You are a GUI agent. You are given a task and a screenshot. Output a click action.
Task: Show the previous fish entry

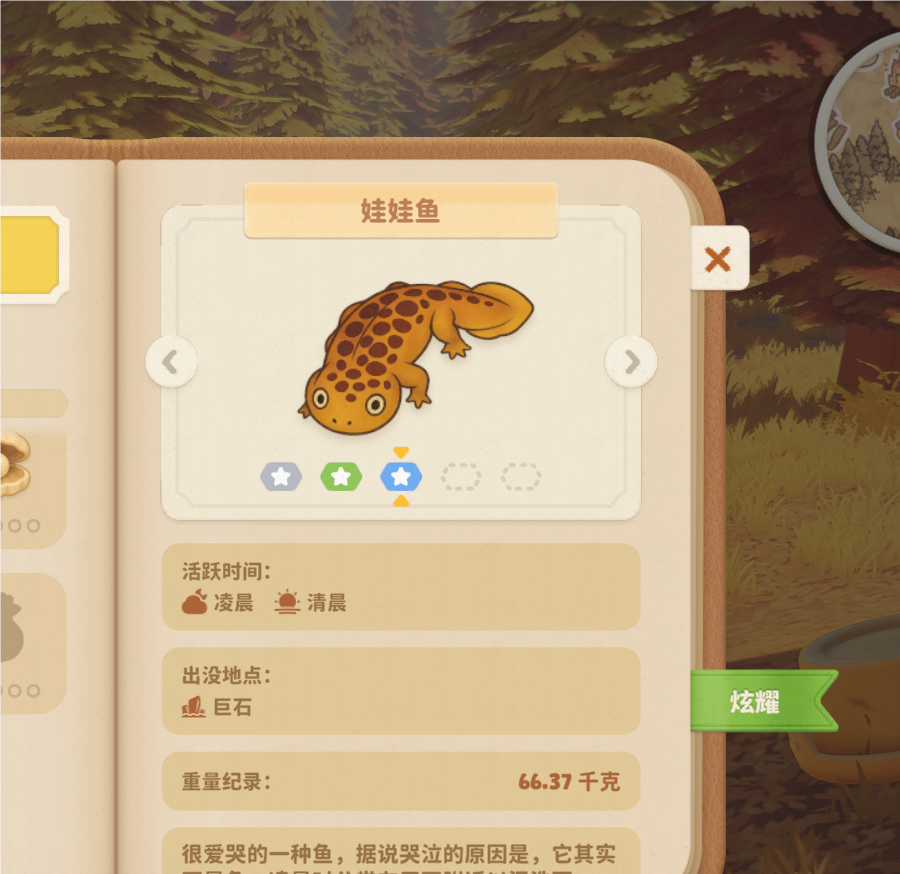click(x=171, y=362)
